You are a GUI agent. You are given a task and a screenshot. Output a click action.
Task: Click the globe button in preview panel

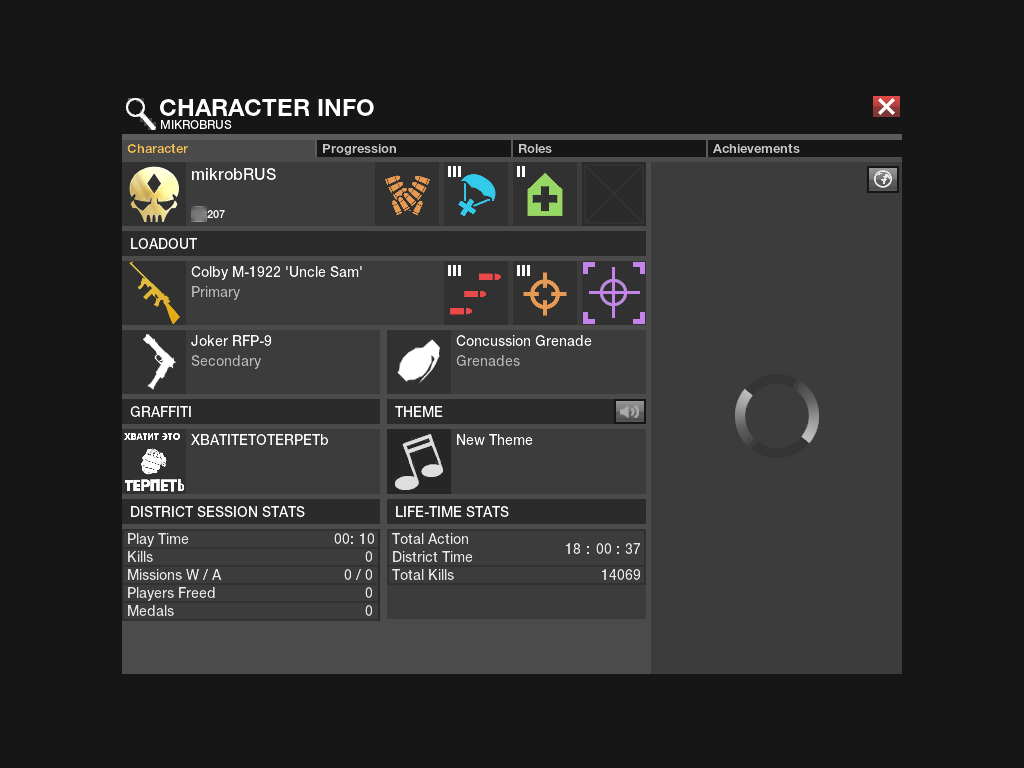pyautogui.click(x=882, y=179)
